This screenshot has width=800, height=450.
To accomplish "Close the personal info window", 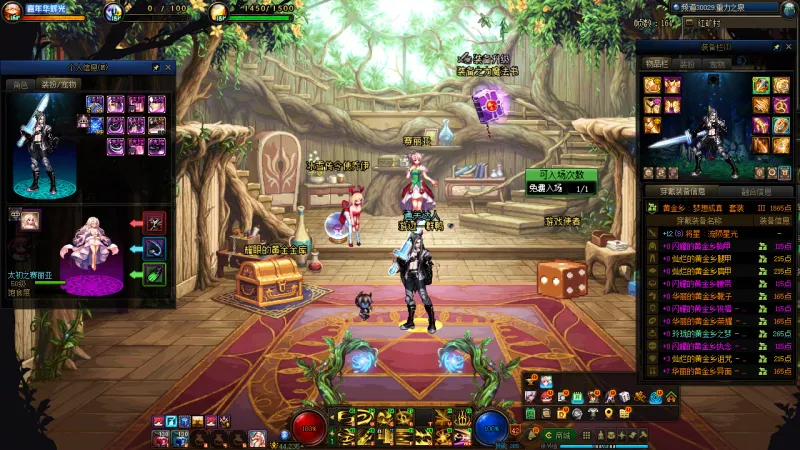I will coord(169,67).
